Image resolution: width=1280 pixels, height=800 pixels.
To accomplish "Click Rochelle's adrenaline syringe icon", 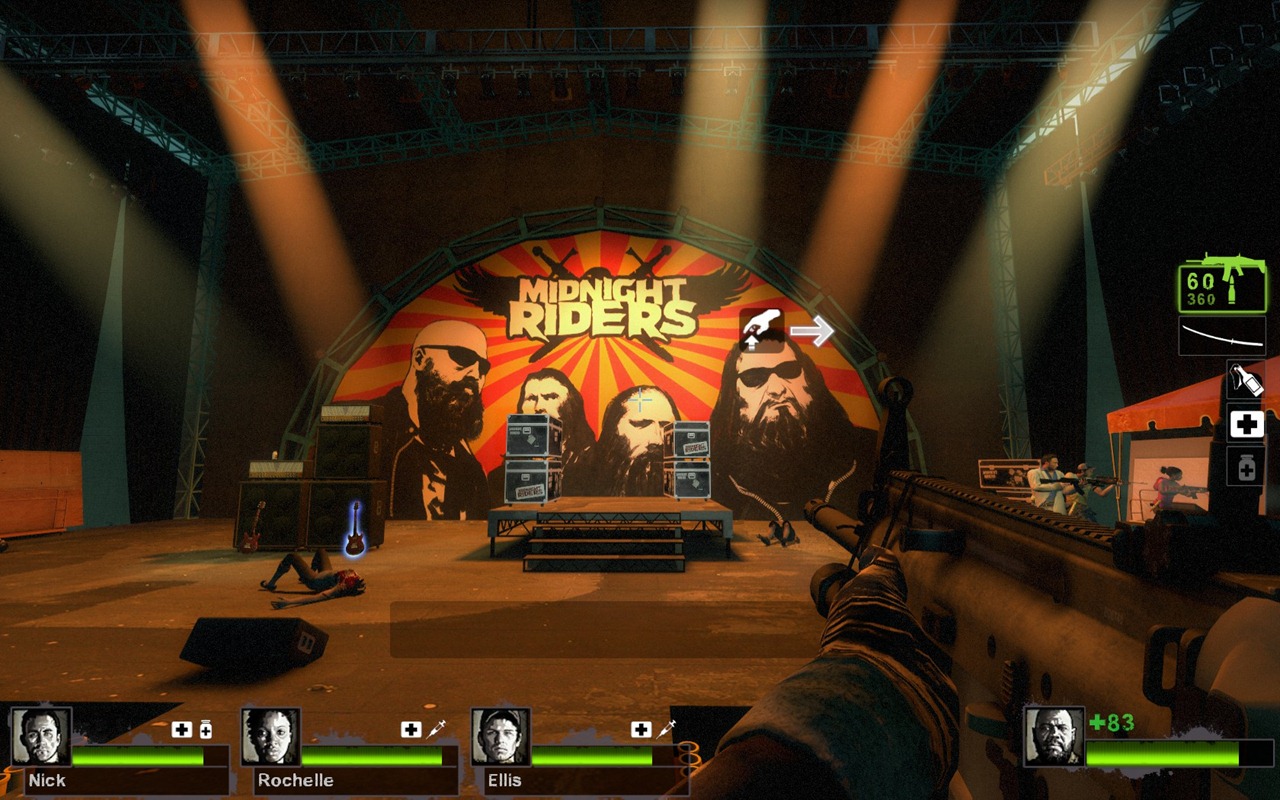I will tap(437, 730).
